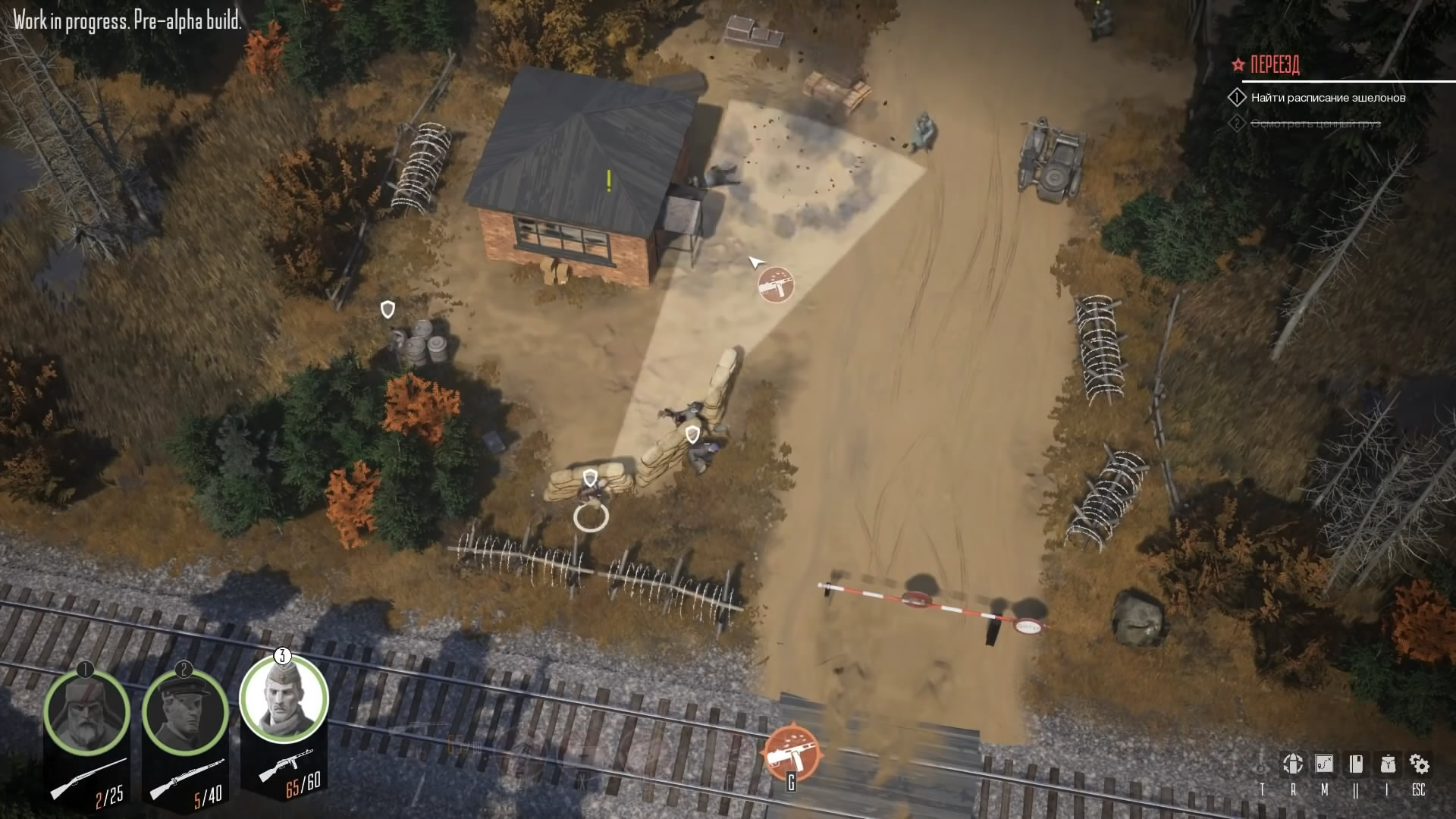This screenshot has width=1456, height=819.
Task: Select the ammo-switch bullet icon labeled R
Action: (1293, 763)
